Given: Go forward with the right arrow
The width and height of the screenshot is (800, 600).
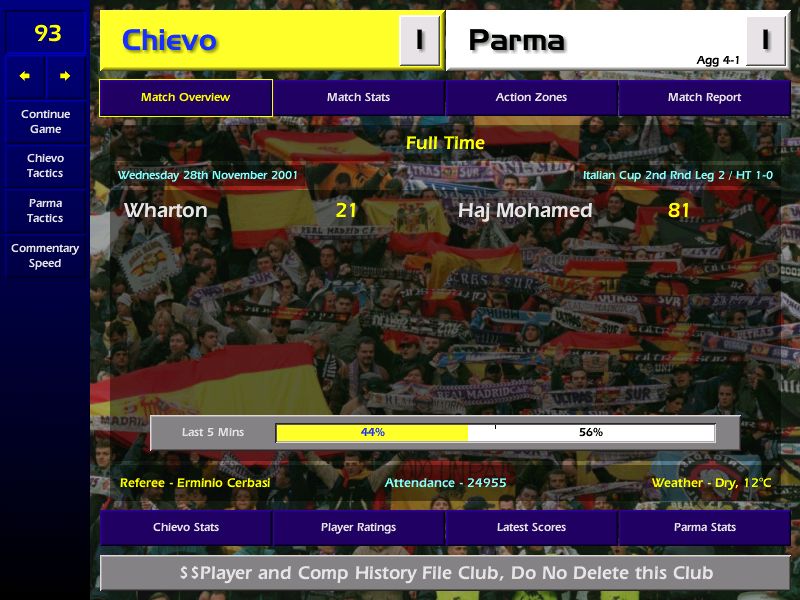Looking at the screenshot, I should 65,76.
